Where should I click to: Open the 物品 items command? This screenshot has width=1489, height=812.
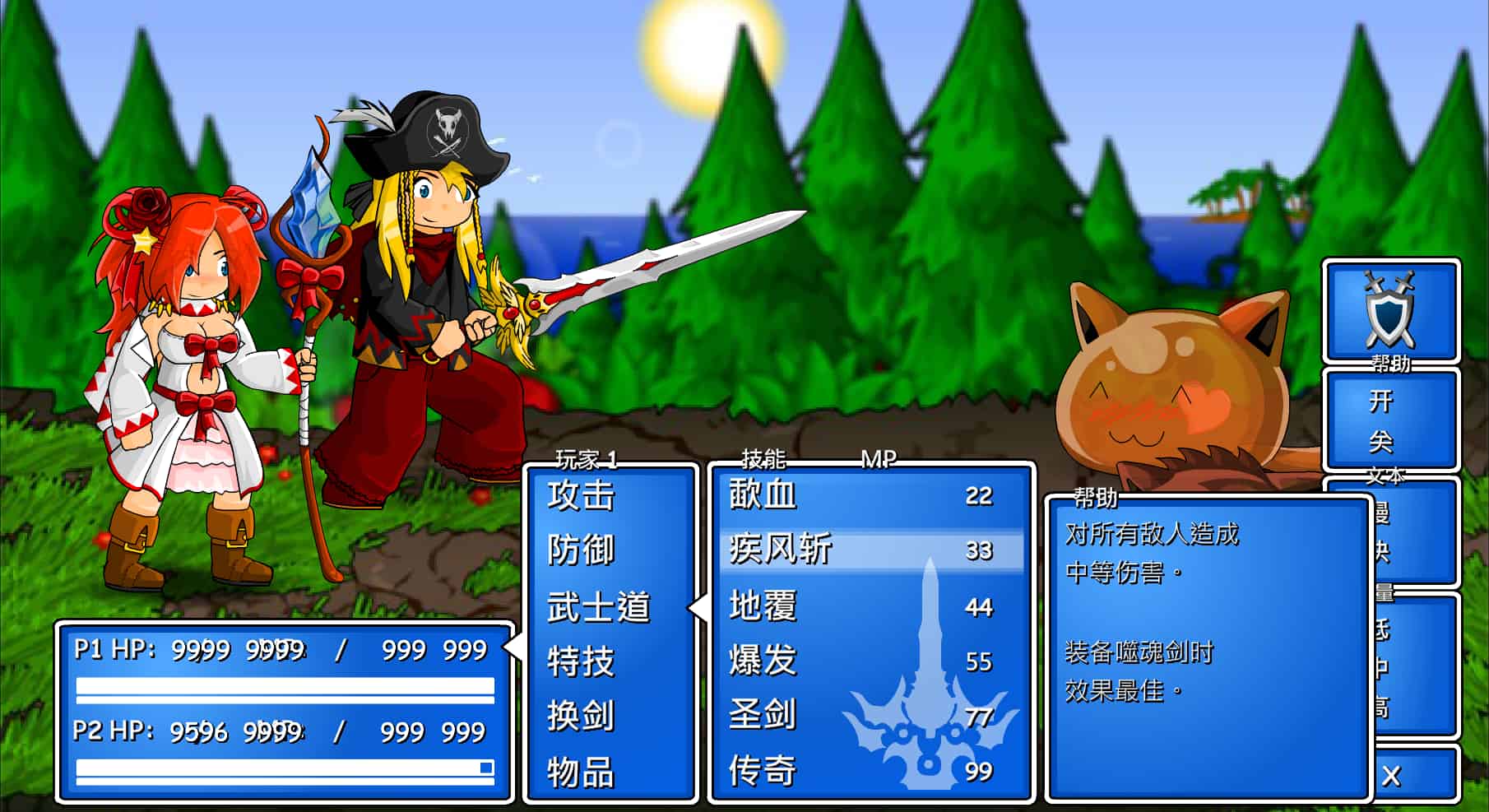coord(581,772)
